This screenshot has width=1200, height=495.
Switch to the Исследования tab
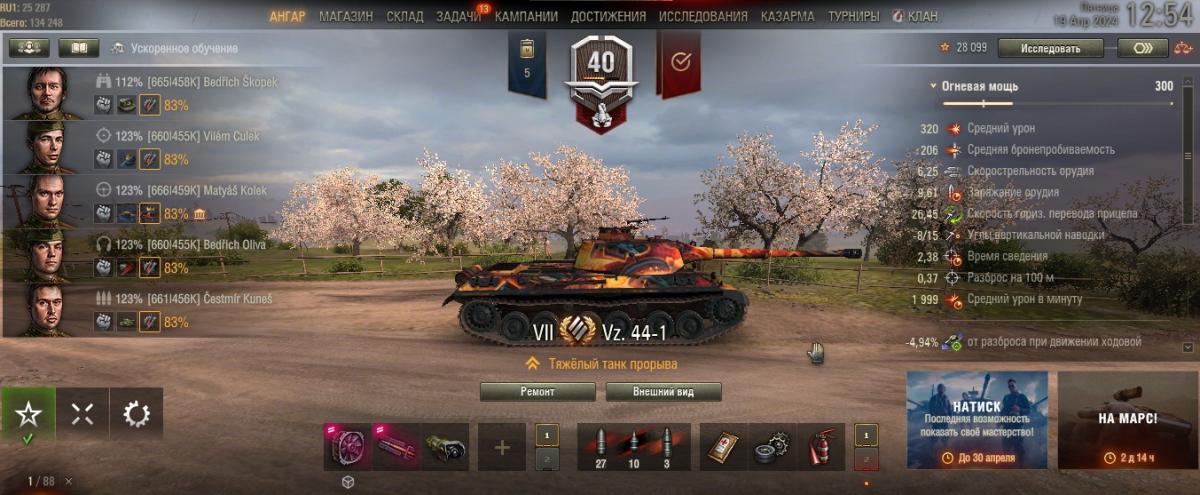[x=703, y=17]
